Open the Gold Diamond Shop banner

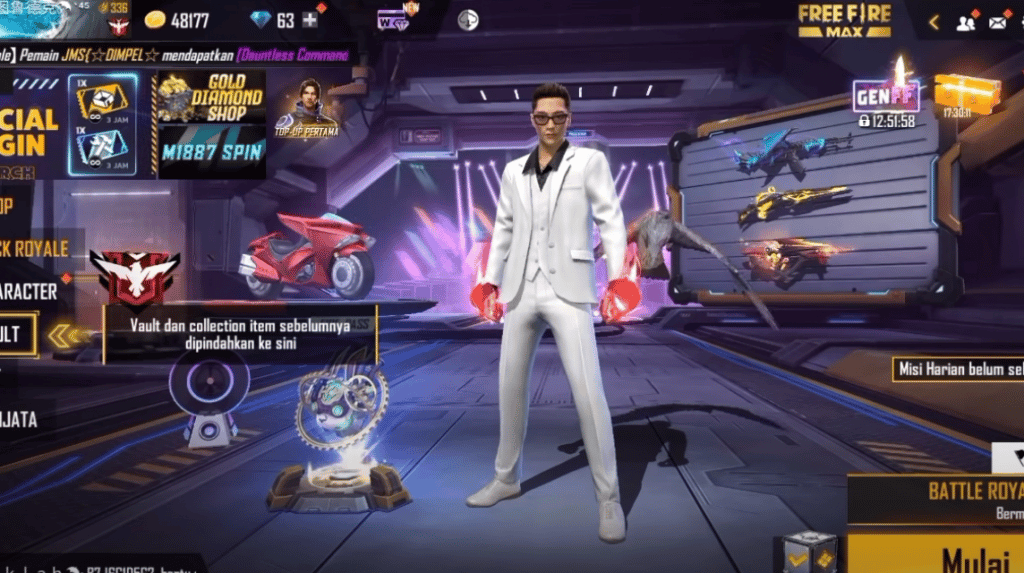coord(211,97)
